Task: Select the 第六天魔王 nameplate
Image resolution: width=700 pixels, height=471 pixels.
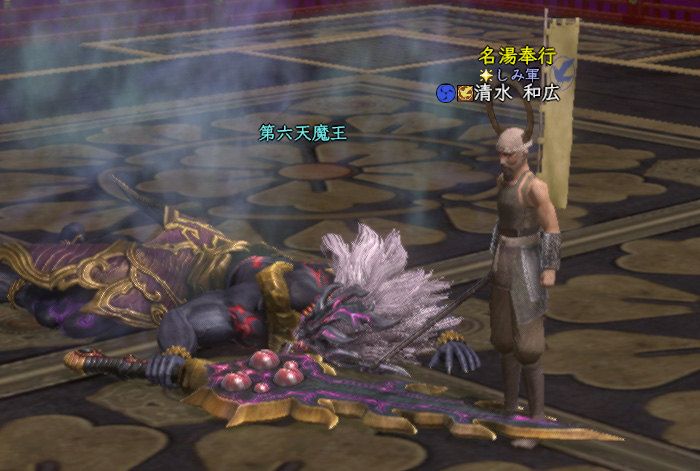Action: [x=302, y=132]
